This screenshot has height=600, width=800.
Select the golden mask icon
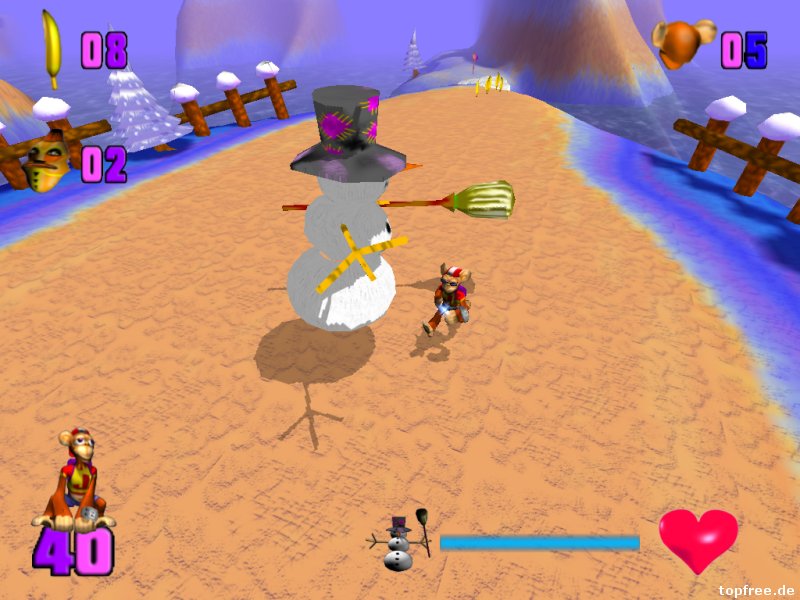tap(46, 161)
